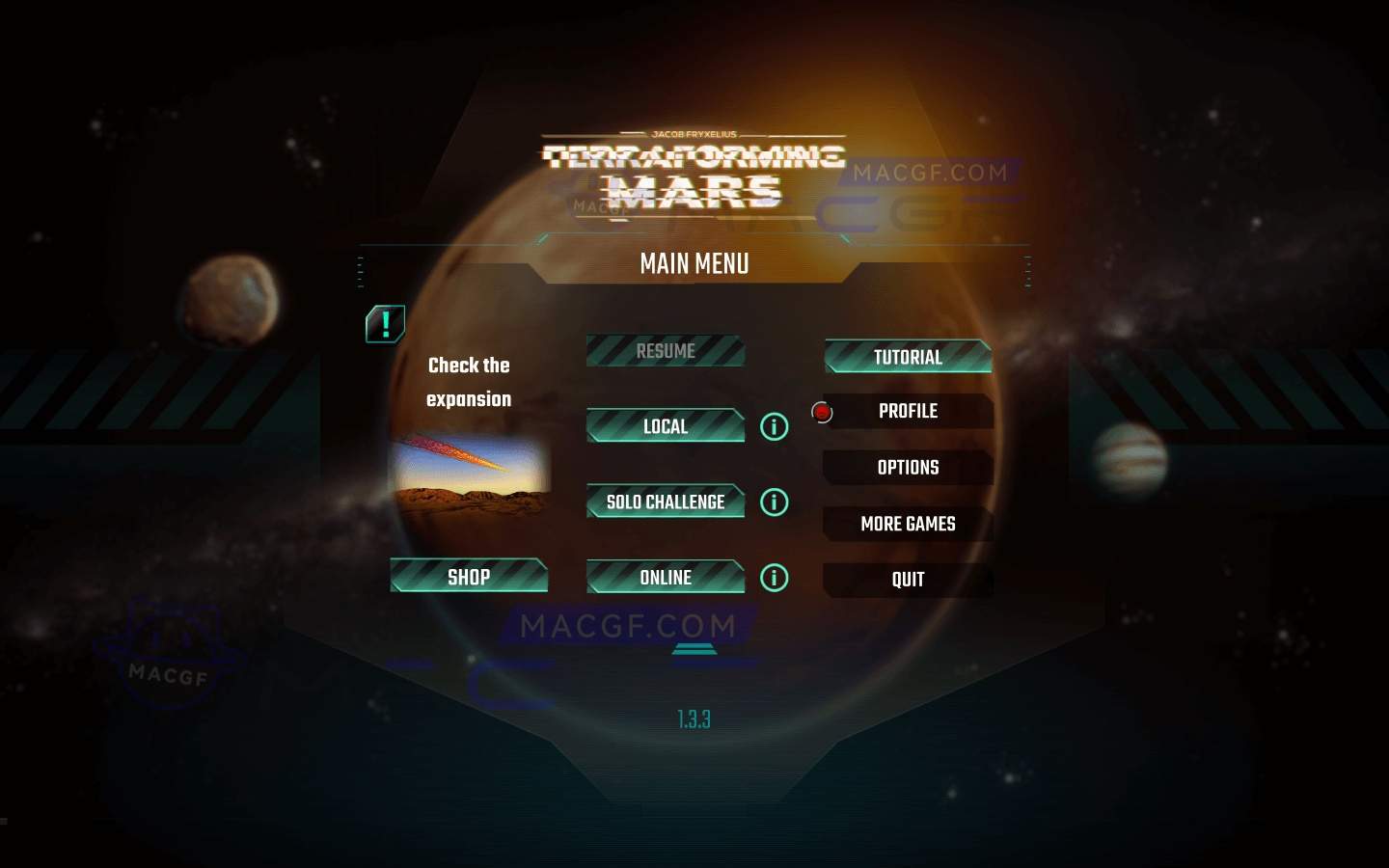
Task: Open SOLO CHALLENGE mode
Action: (x=665, y=502)
